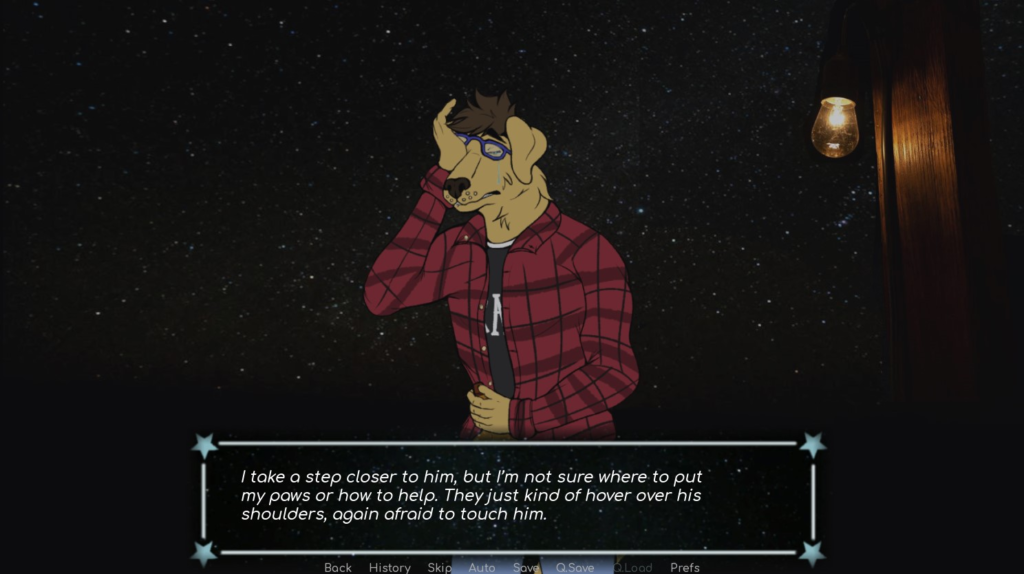The width and height of the screenshot is (1024, 574).
Task: Advance the dialogue text box
Action: point(508,497)
